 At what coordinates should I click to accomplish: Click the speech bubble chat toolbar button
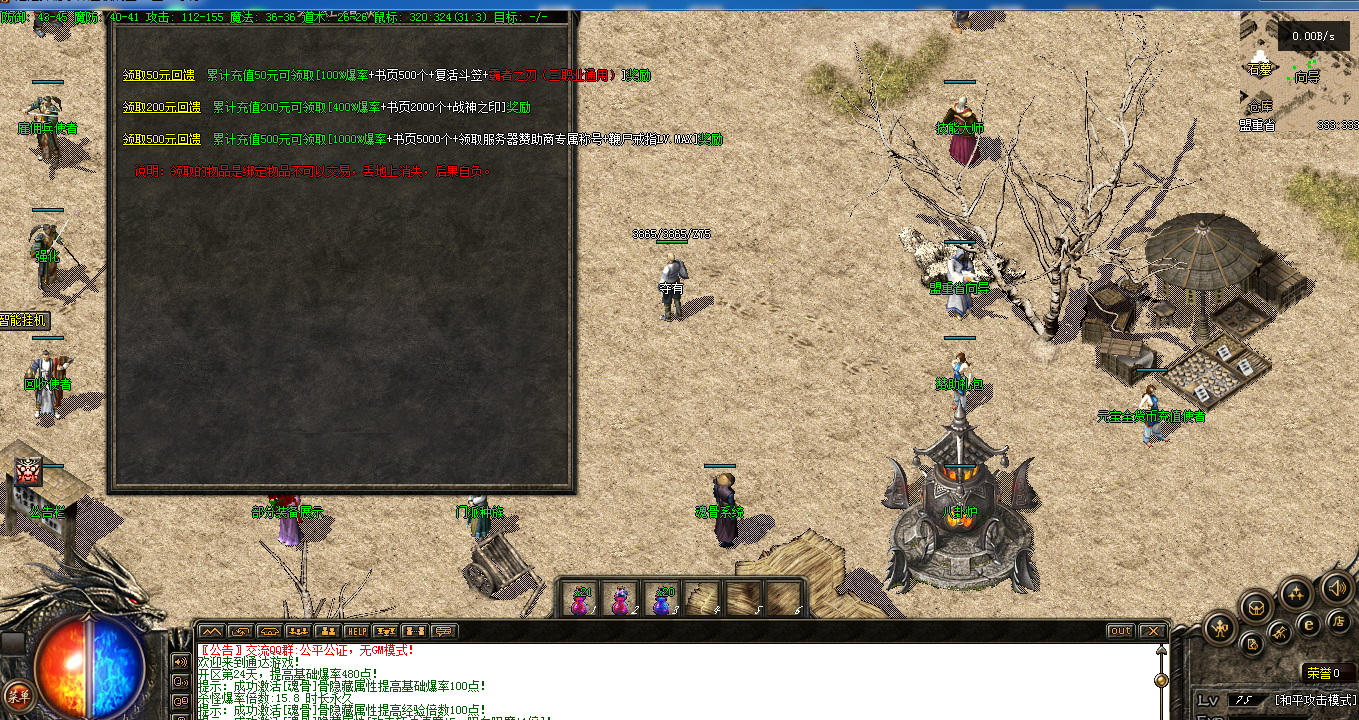point(444,631)
